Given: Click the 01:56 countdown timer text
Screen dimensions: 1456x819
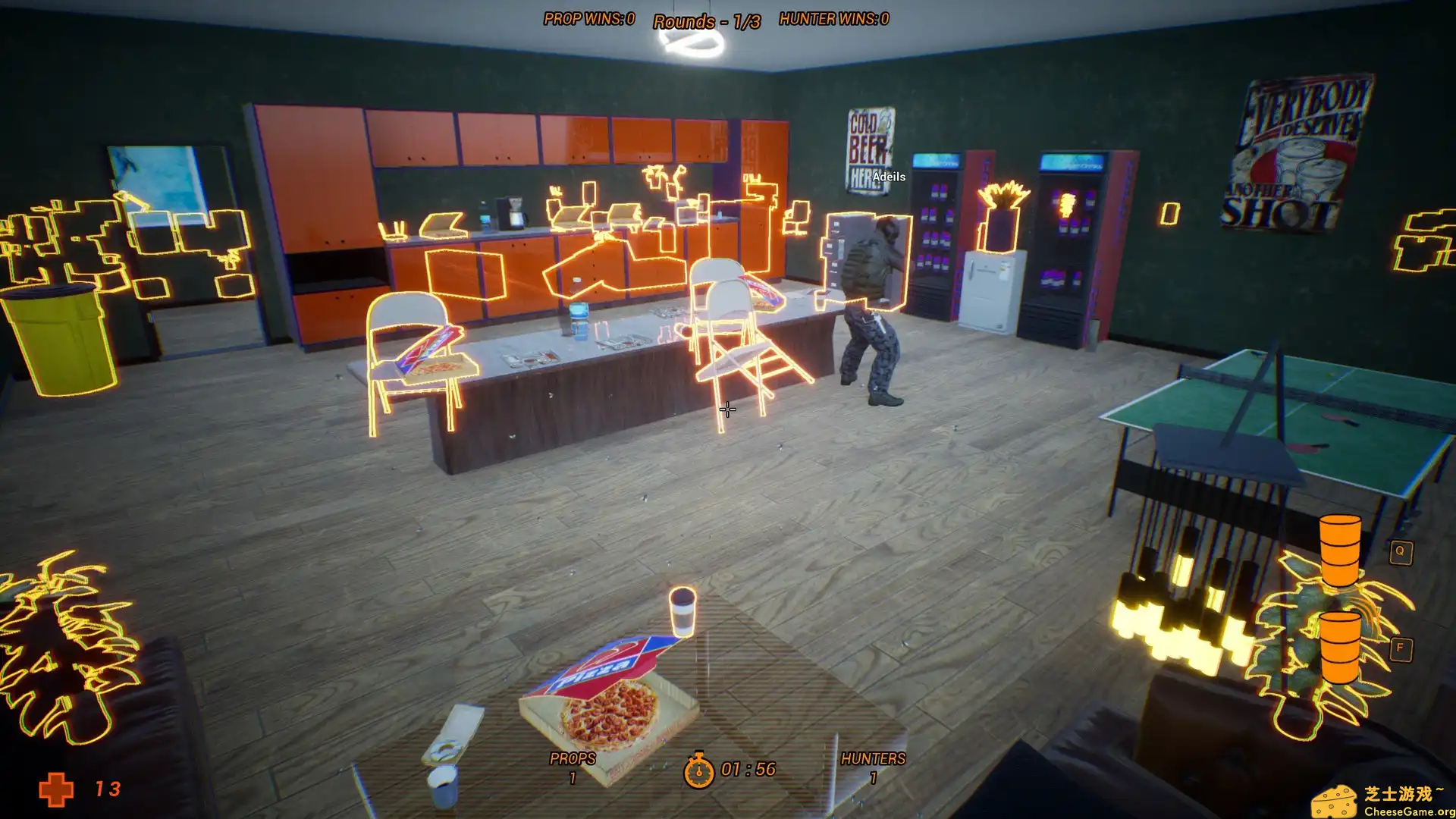Looking at the screenshot, I should pos(749,769).
